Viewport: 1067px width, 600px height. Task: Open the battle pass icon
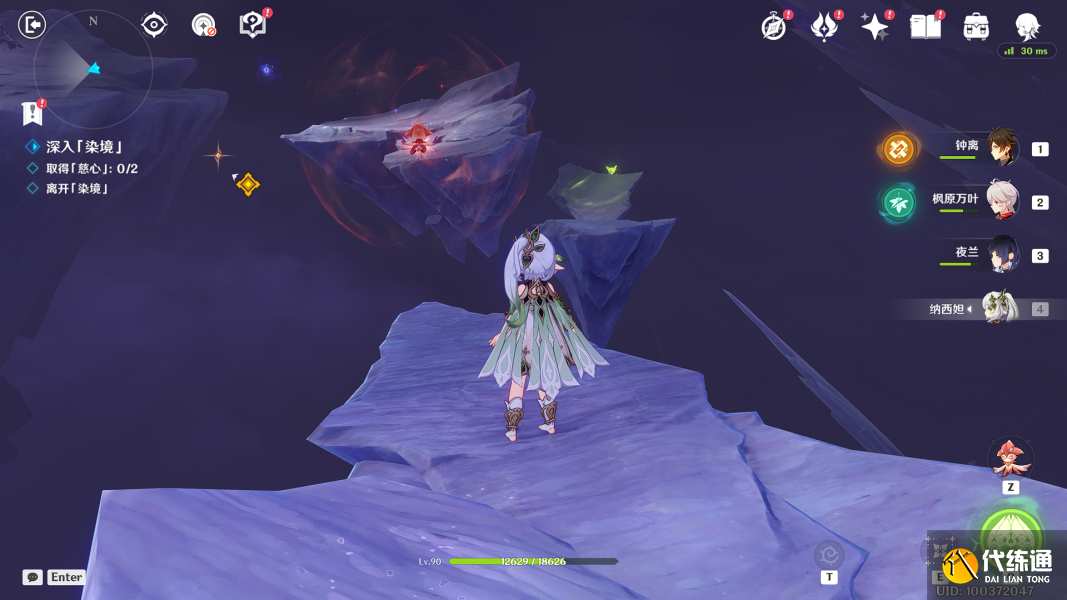pyautogui.click(x=824, y=27)
